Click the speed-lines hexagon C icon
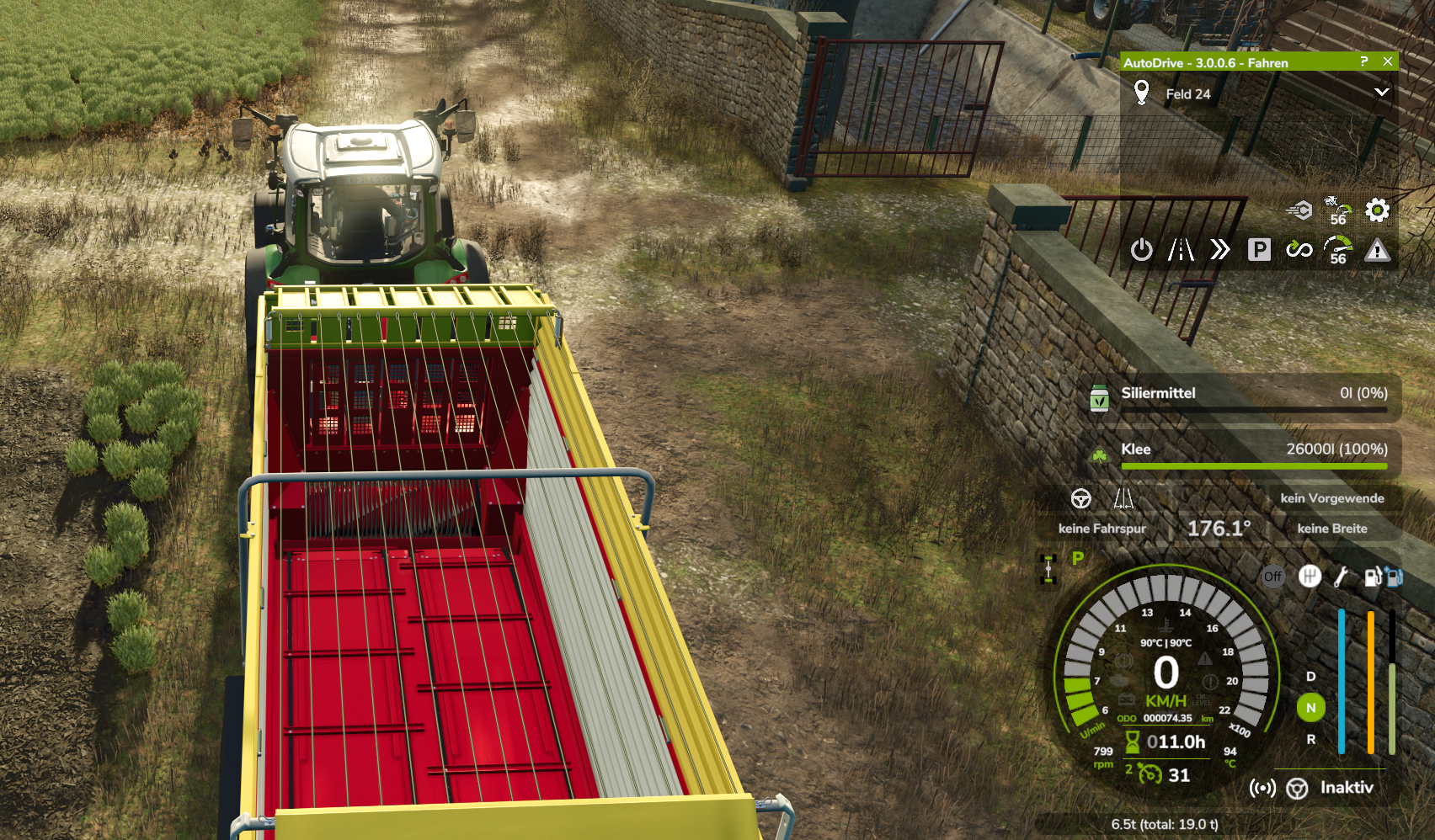Viewport: 1435px width, 840px height. (1299, 210)
